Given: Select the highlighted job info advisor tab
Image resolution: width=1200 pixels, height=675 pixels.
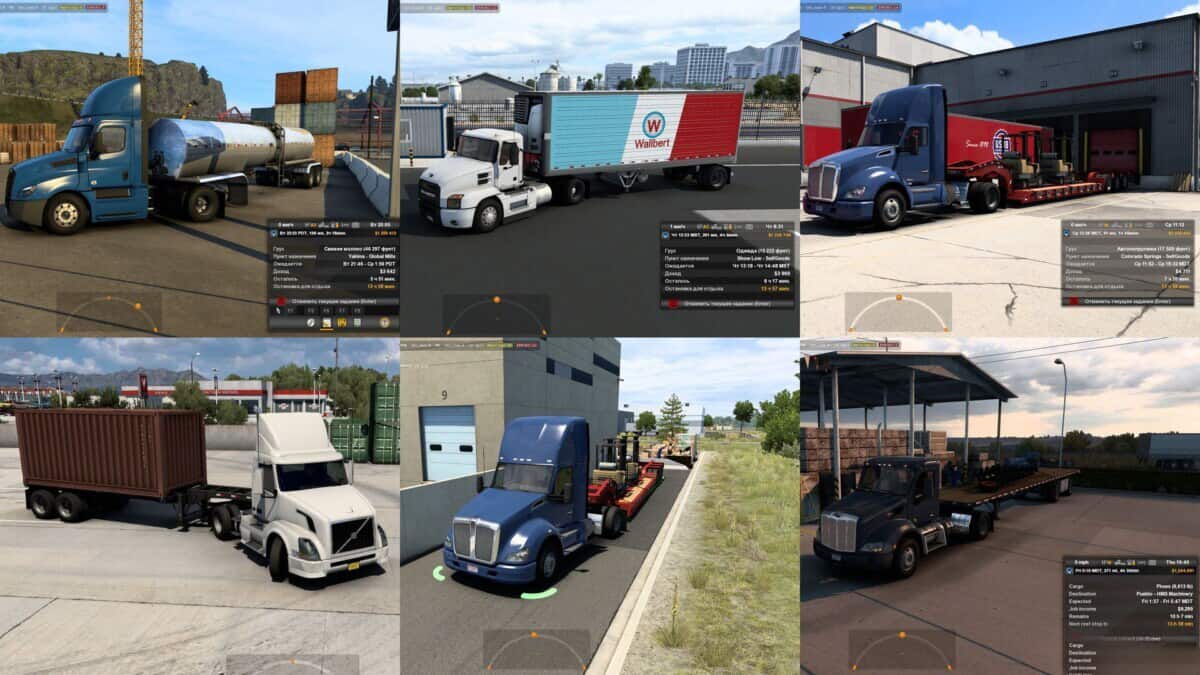Looking at the screenshot, I should coord(326,322).
